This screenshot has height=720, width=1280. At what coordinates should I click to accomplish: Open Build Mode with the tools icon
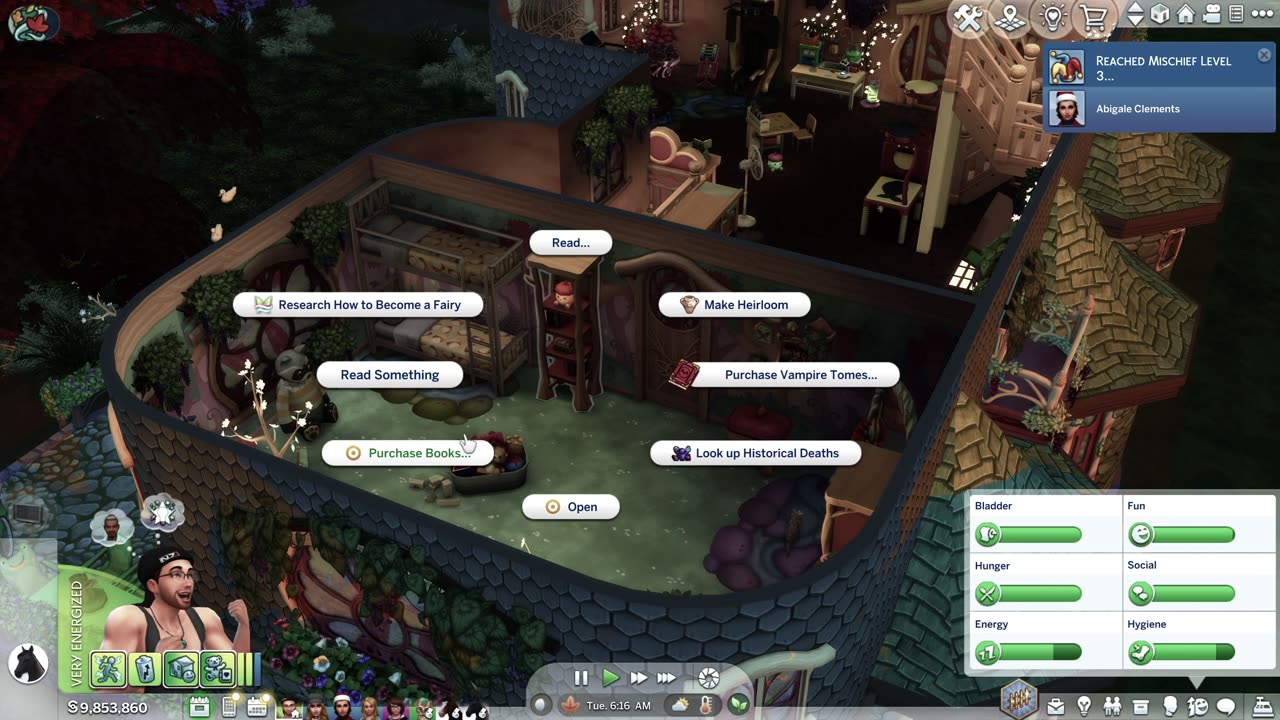click(x=968, y=17)
